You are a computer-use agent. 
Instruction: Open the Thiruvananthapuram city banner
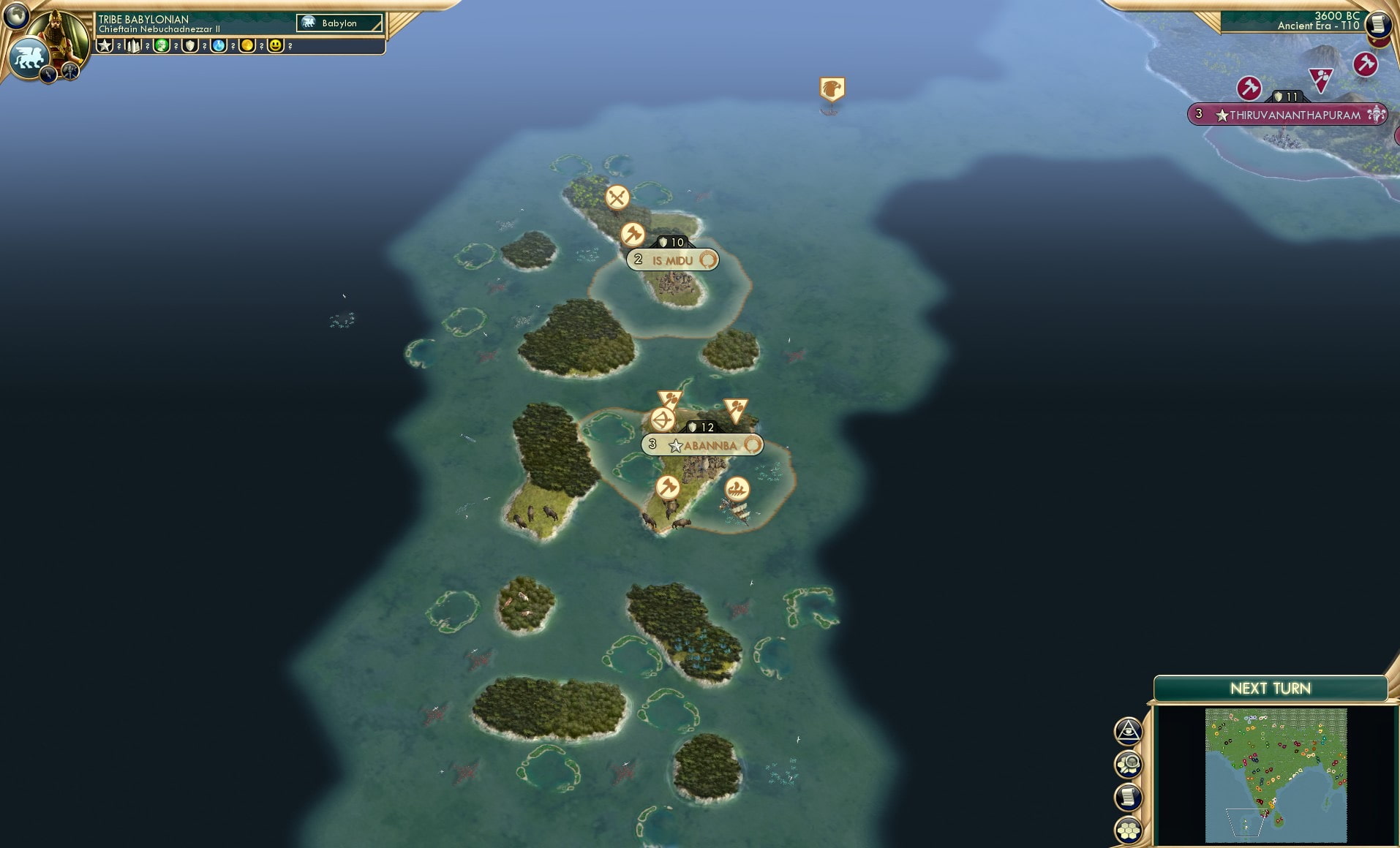pyautogui.click(x=1289, y=114)
